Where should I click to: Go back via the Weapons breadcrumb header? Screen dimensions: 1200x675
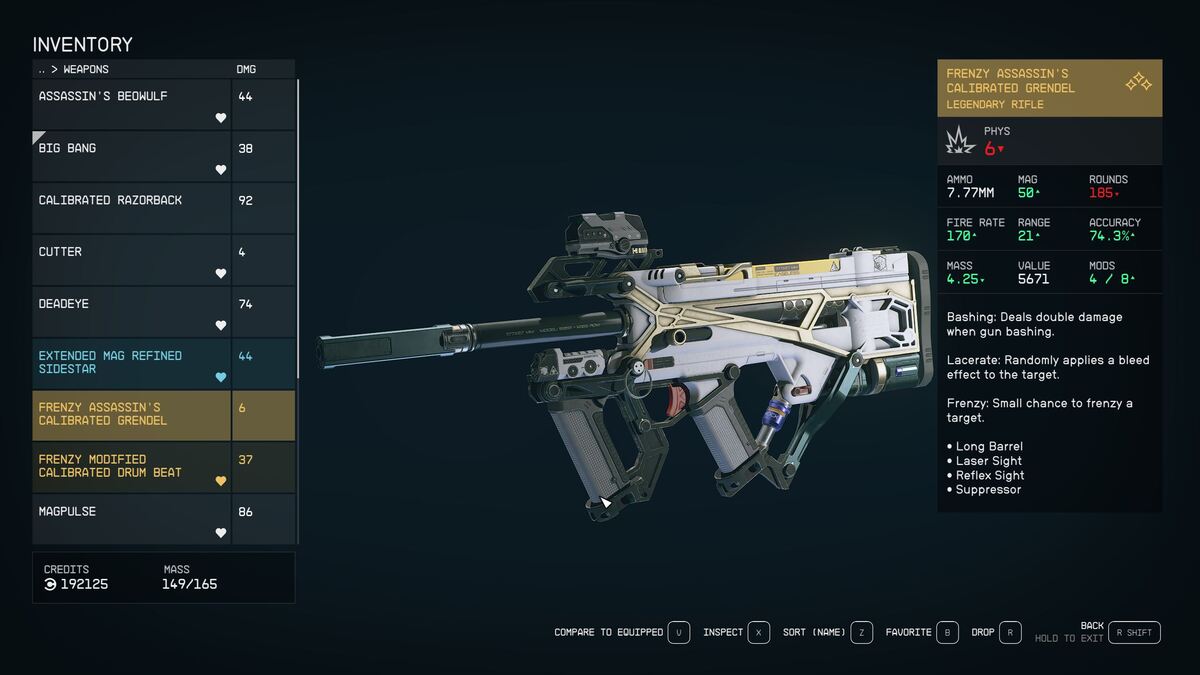click(73, 70)
